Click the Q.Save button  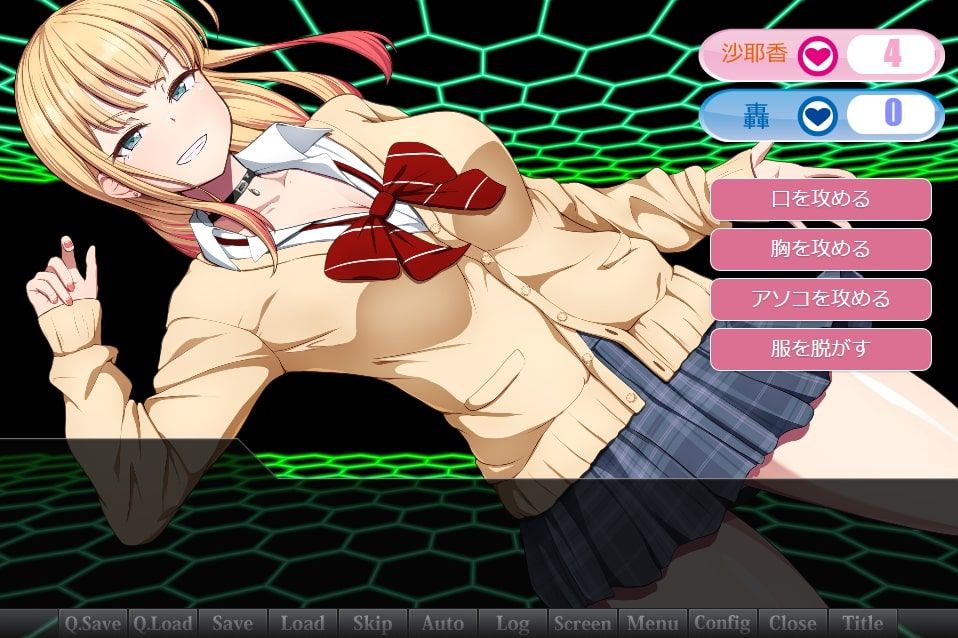(x=93, y=623)
